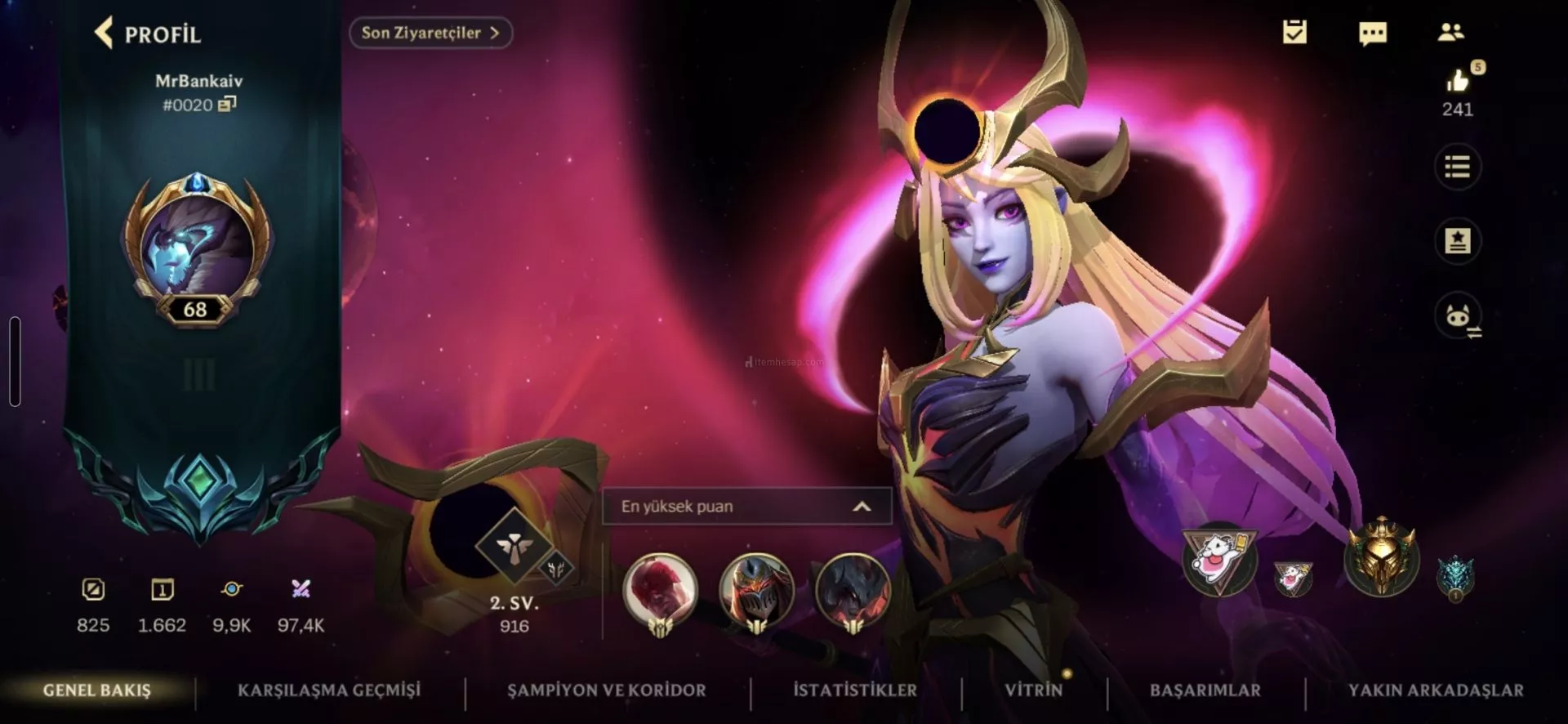Viewport: 1568px width, 724px height.
Task: Tap the poro swap round button
Action: tap(1458, 316)
